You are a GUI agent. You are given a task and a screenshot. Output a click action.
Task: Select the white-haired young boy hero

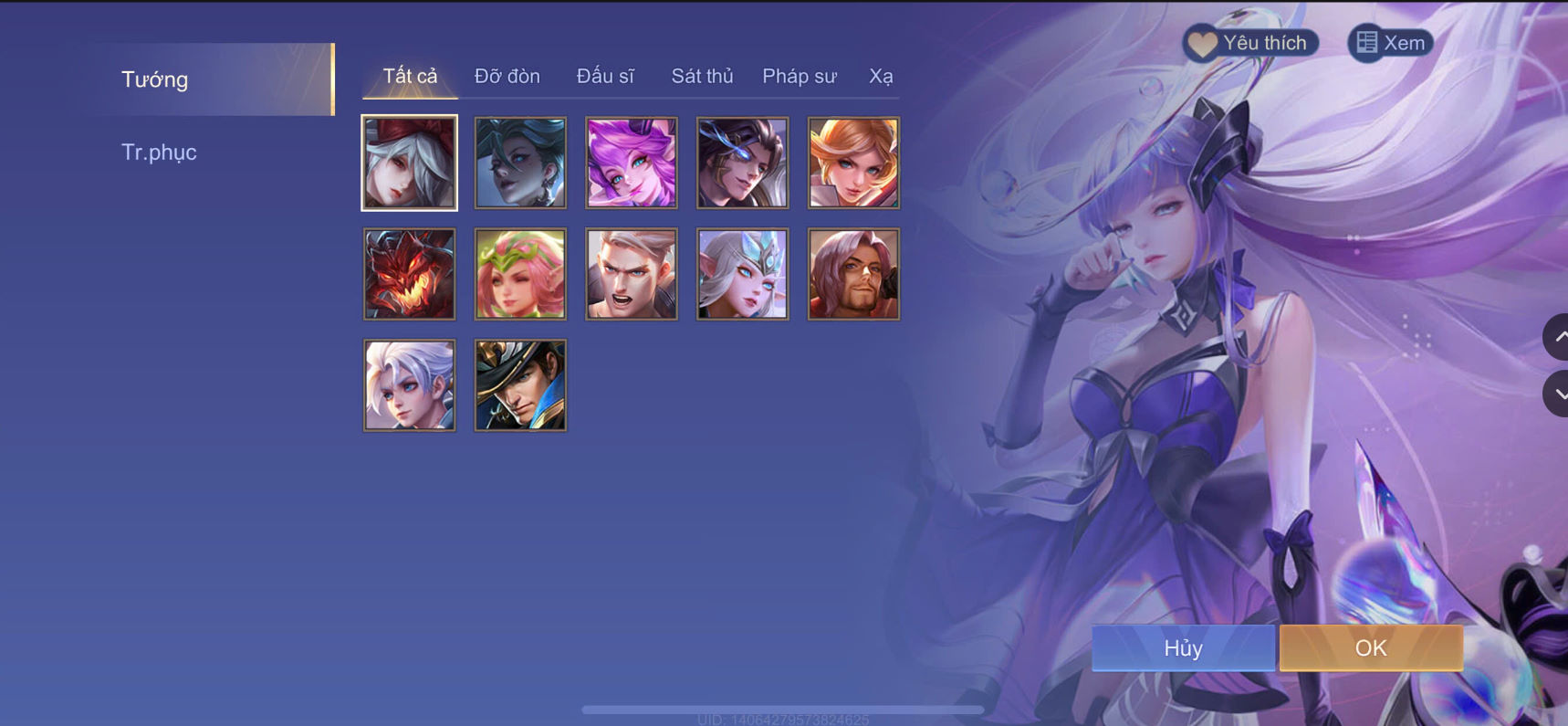(408, 384)
